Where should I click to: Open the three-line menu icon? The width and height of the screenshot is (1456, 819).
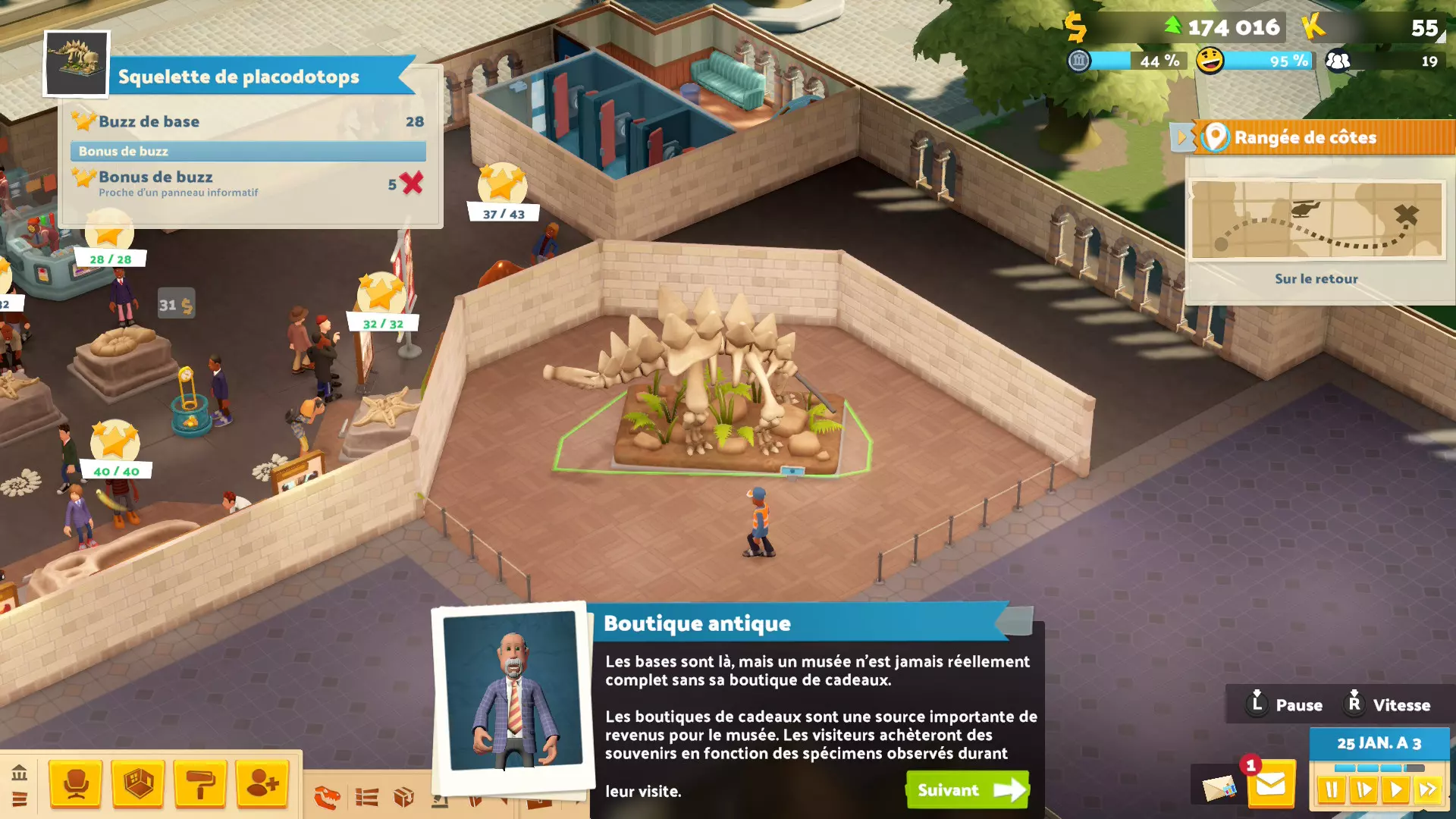(x=20, y=799)
